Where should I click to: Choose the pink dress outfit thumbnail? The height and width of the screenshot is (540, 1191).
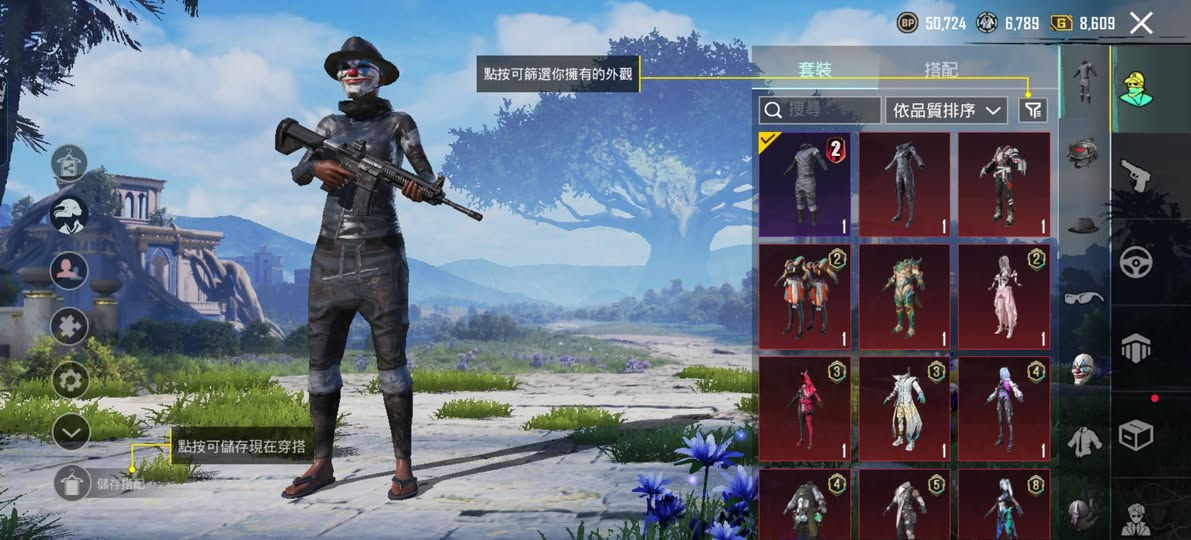(1004, 296)
